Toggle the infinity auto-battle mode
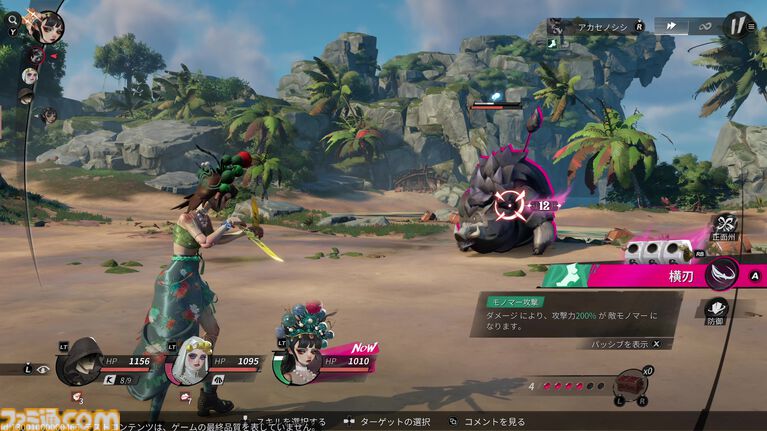Viewport: 767px width, 431px height. point(703,26)
